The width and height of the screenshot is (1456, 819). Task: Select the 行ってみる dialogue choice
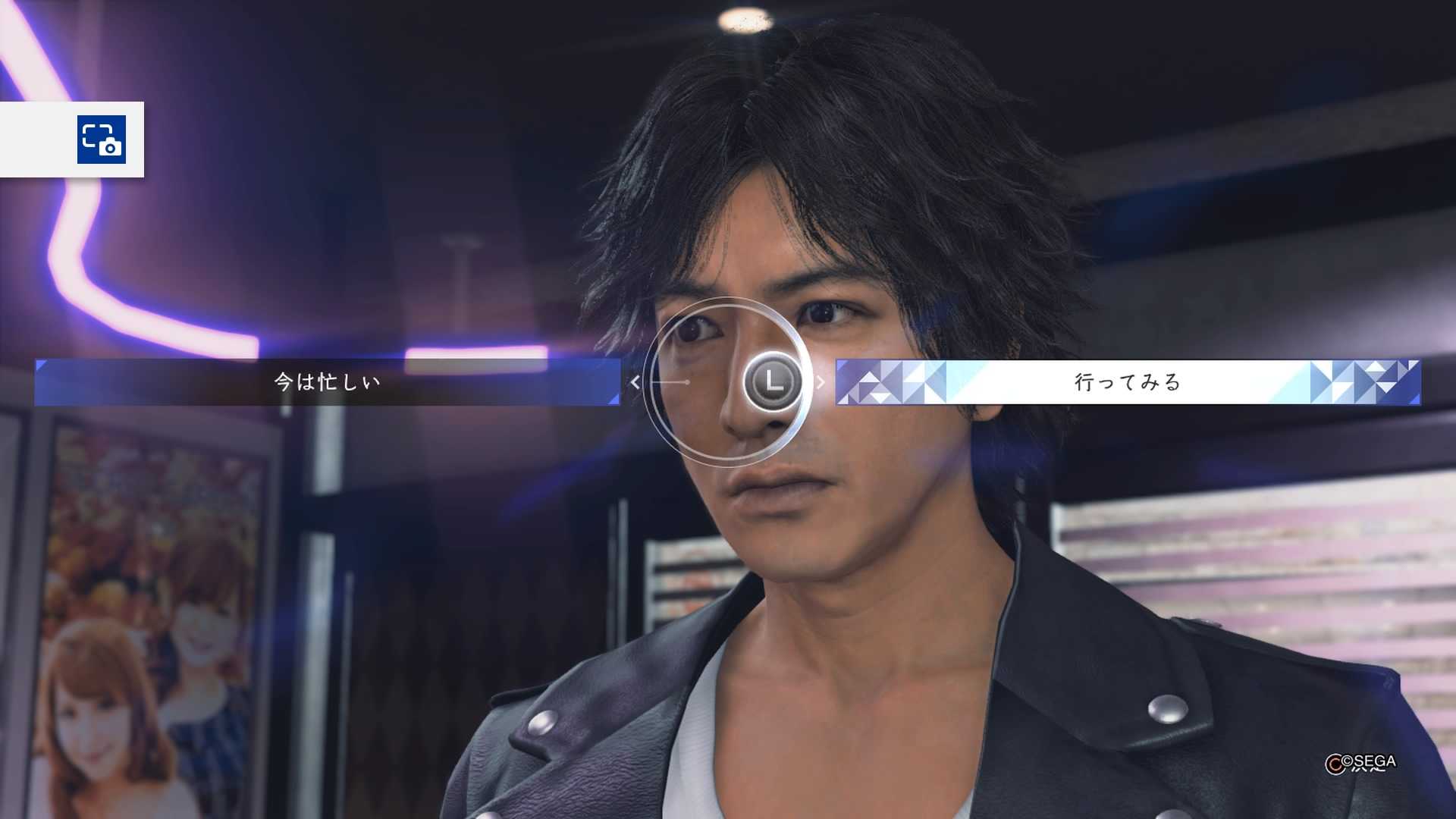click(x=1127, y=382)
